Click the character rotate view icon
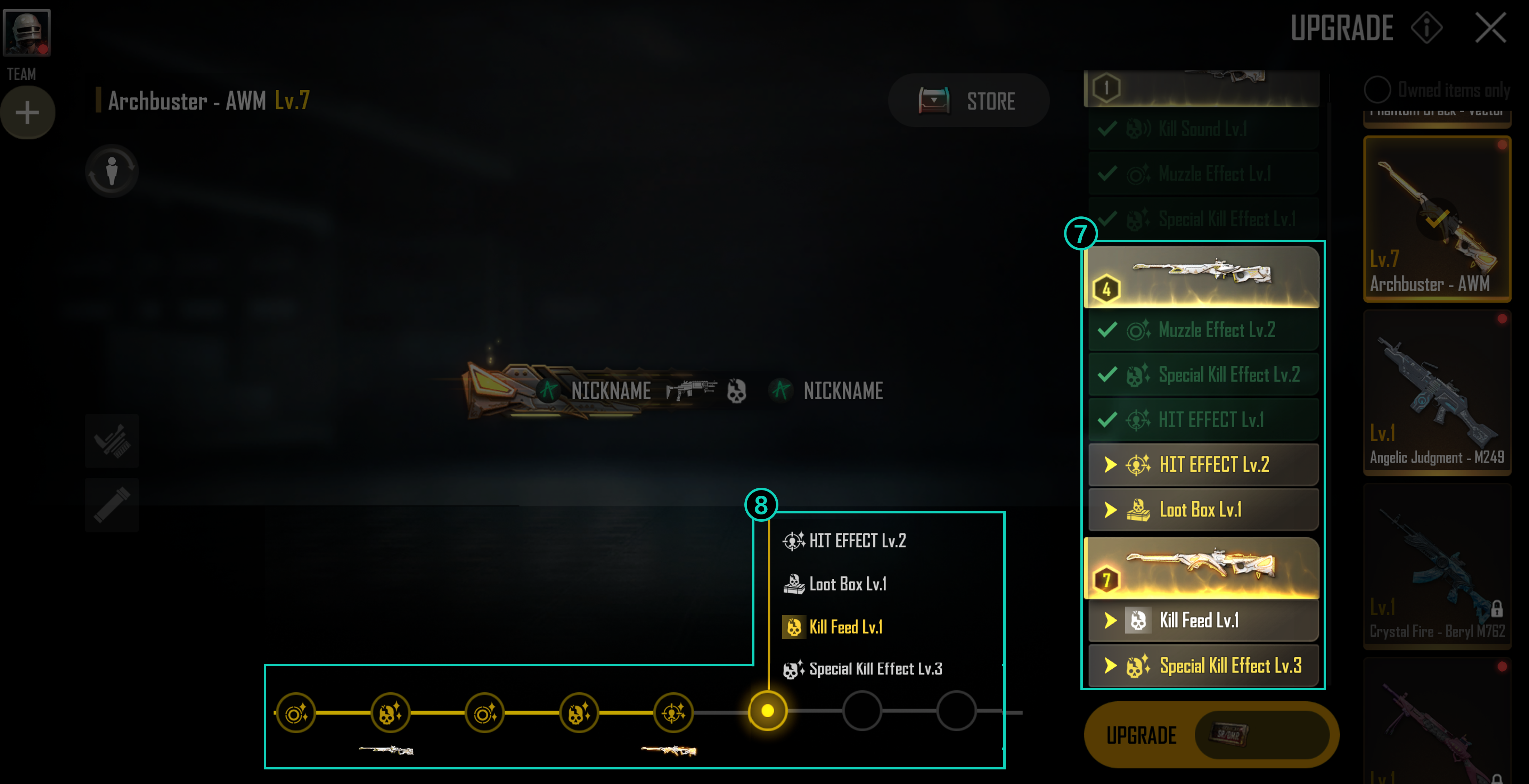The image size is (1529, 784). click(112, 172)
